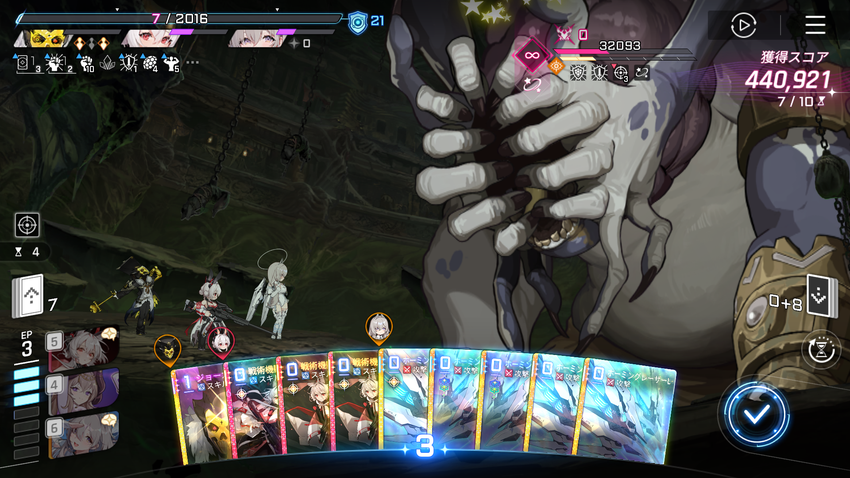Inspect the flexing arm buff icon with 5 stacks

tap(171, 64)
